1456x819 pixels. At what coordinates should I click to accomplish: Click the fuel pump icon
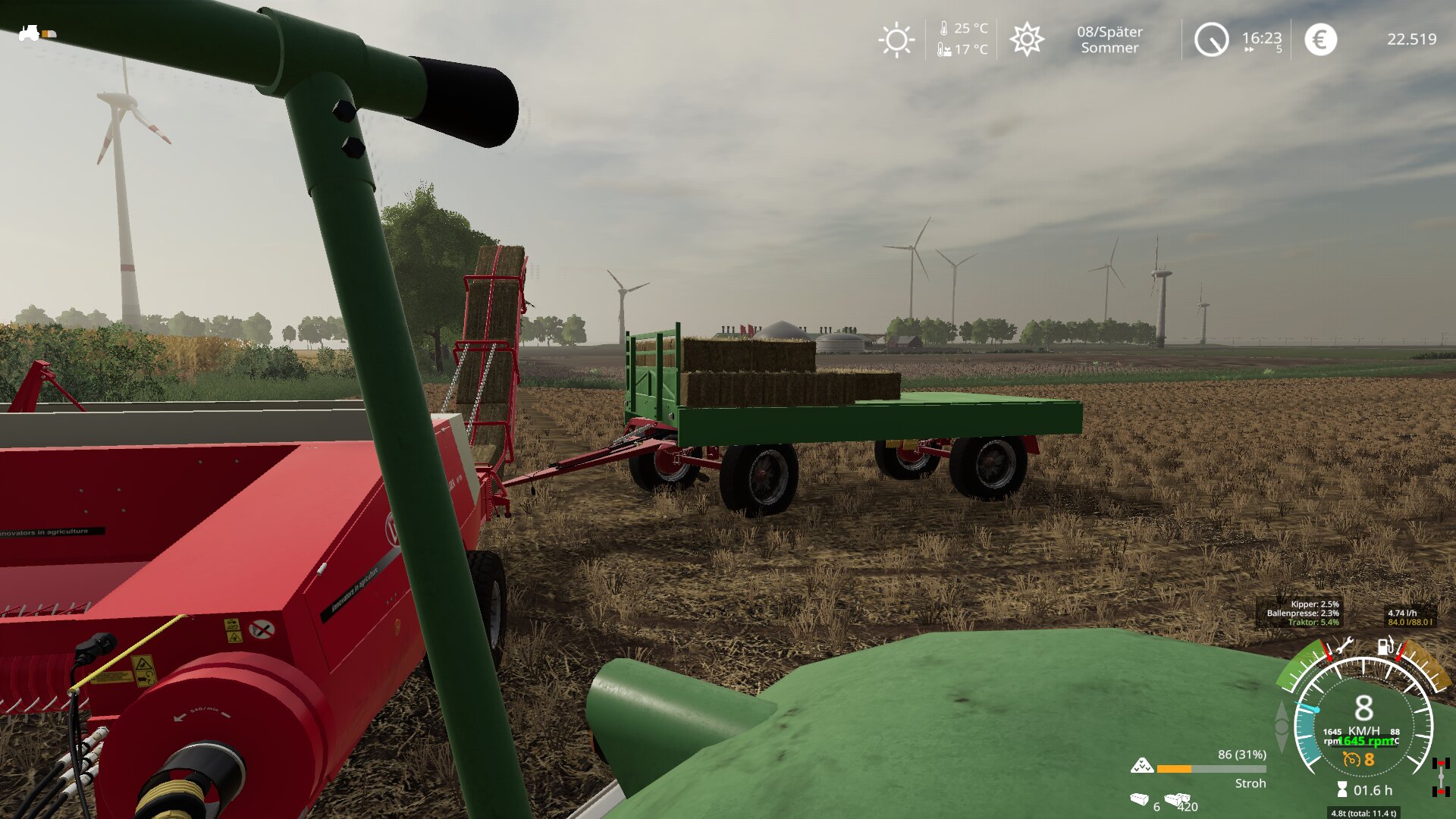pos(1385,646)
